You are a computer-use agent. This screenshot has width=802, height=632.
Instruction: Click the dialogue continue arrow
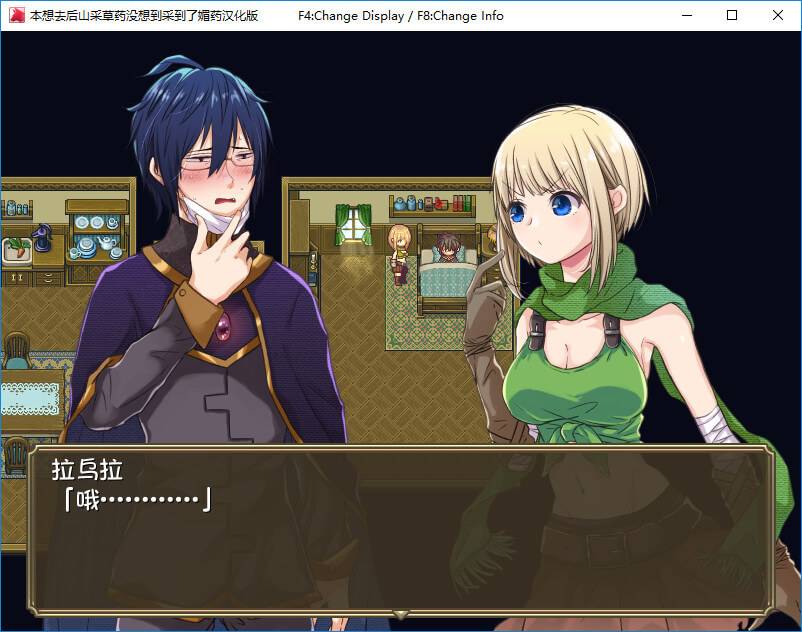tap(401, 613)
